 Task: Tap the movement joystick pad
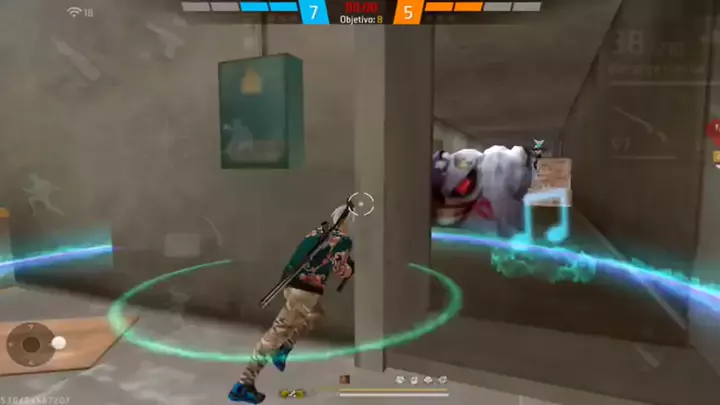tap(32, 345)
